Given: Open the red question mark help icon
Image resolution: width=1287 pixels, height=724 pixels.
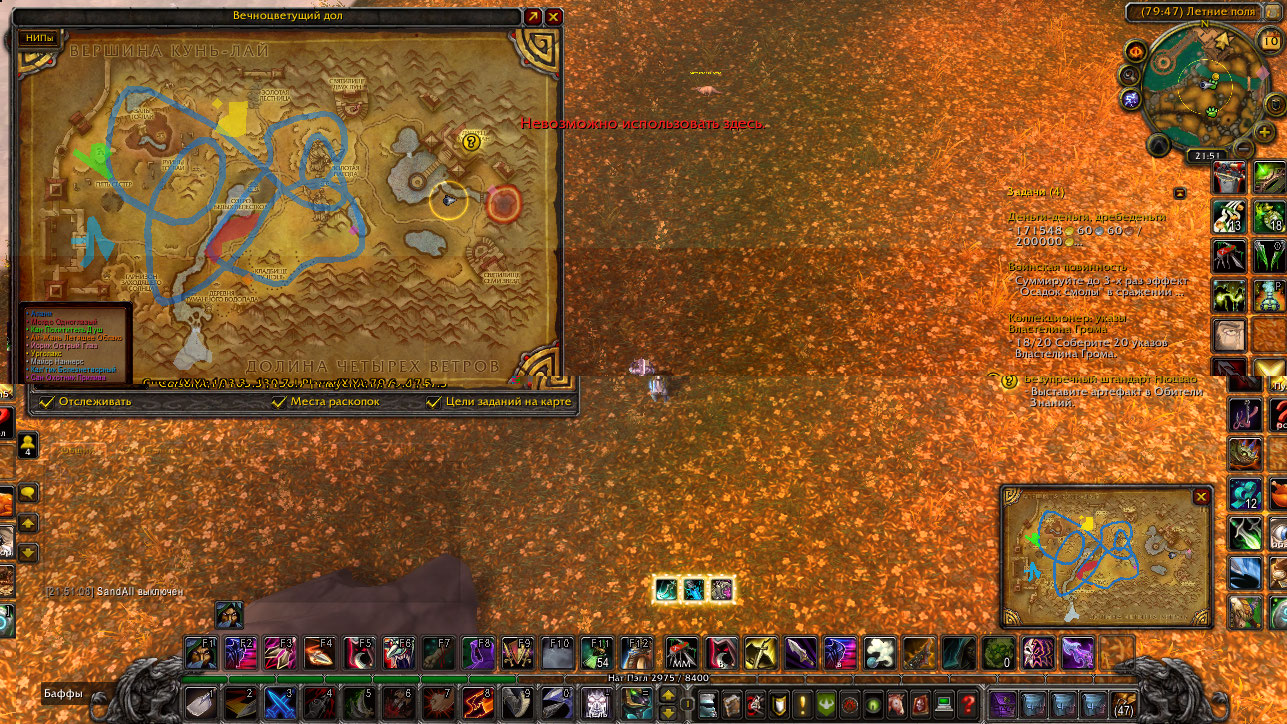Looking at the screenshot, I should [969, 704].
